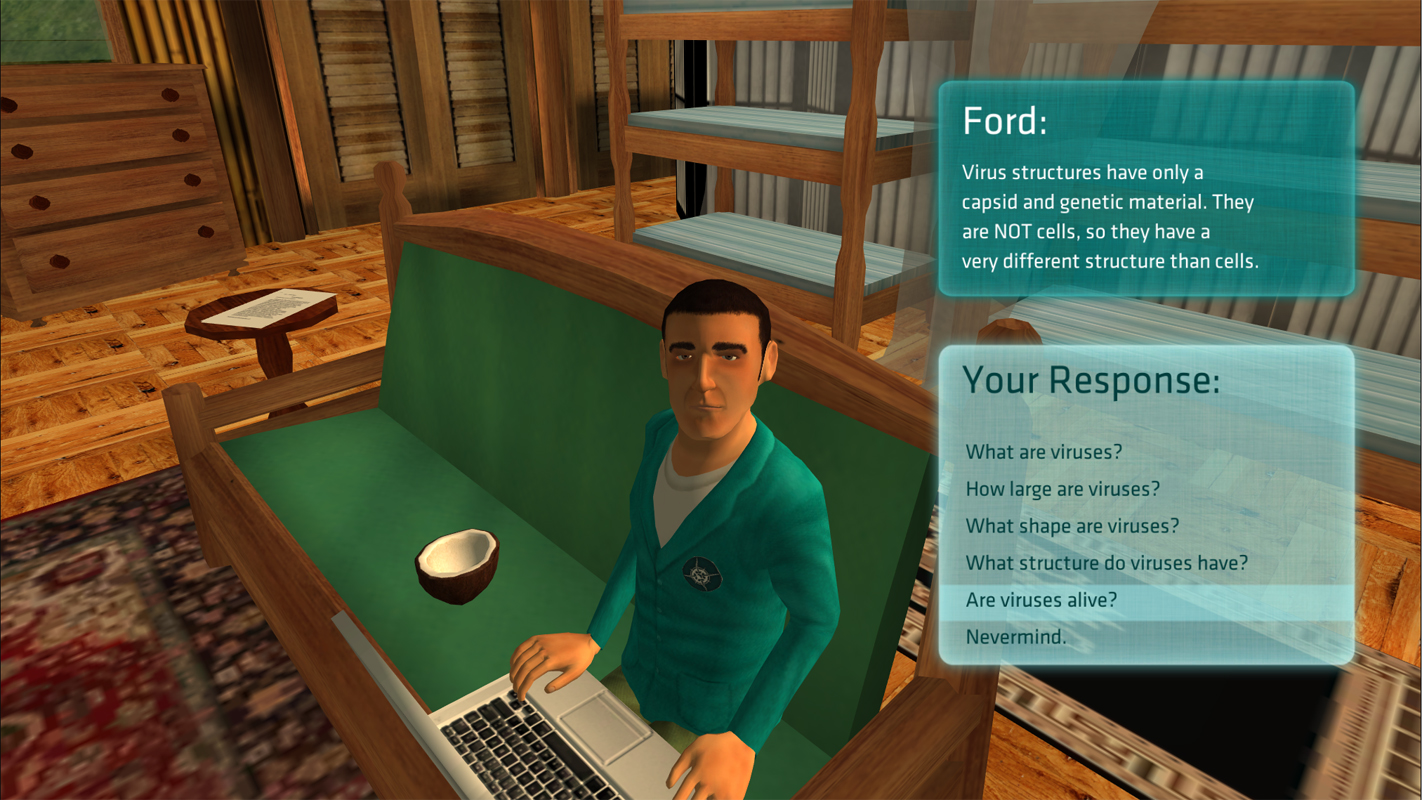Choose the "How large are viruses?" response
This screenshot has height=800, width=1422.
[1062, 489]
